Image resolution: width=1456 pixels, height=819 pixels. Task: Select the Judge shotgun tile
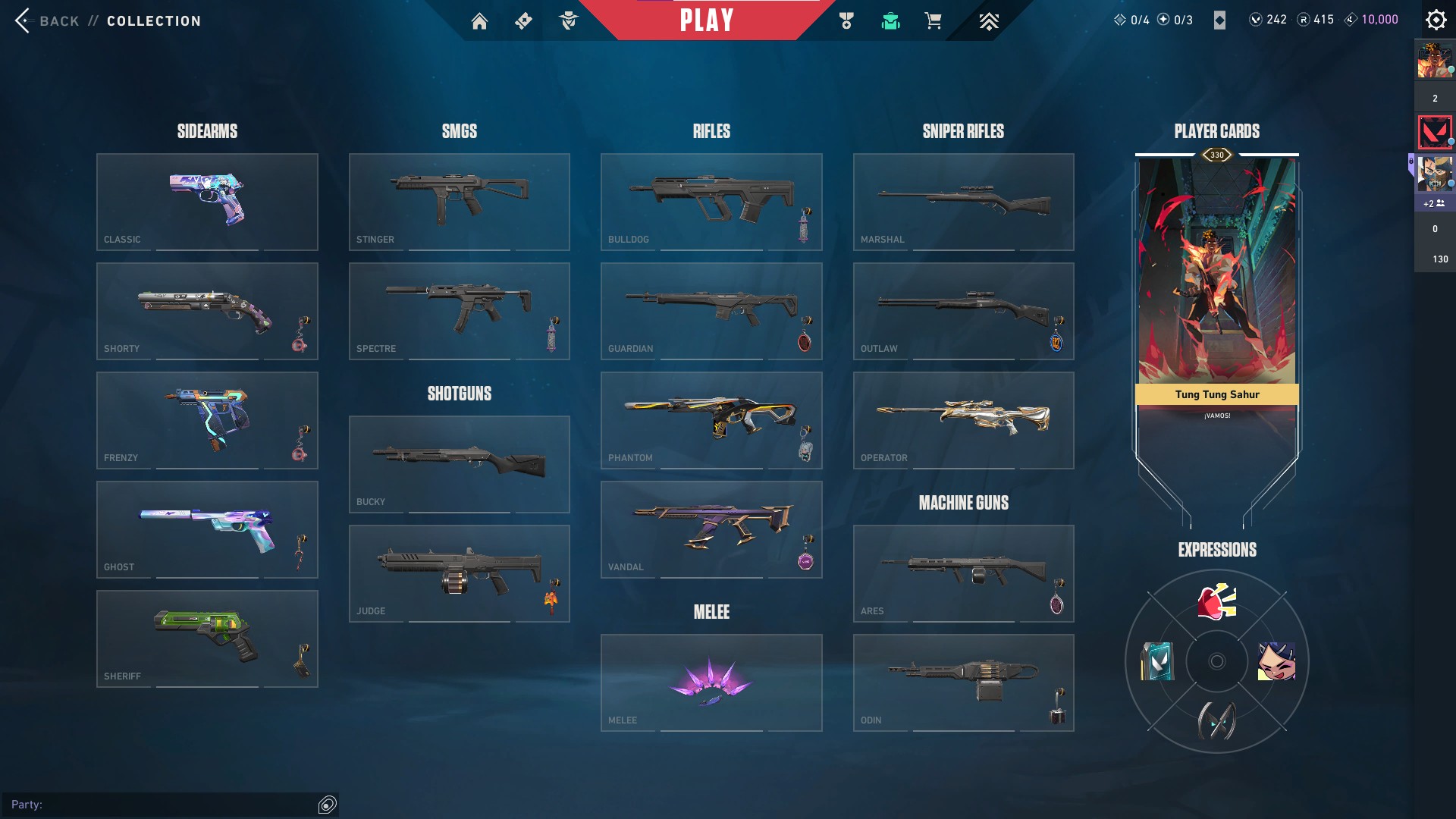click(x=459, y=573)
